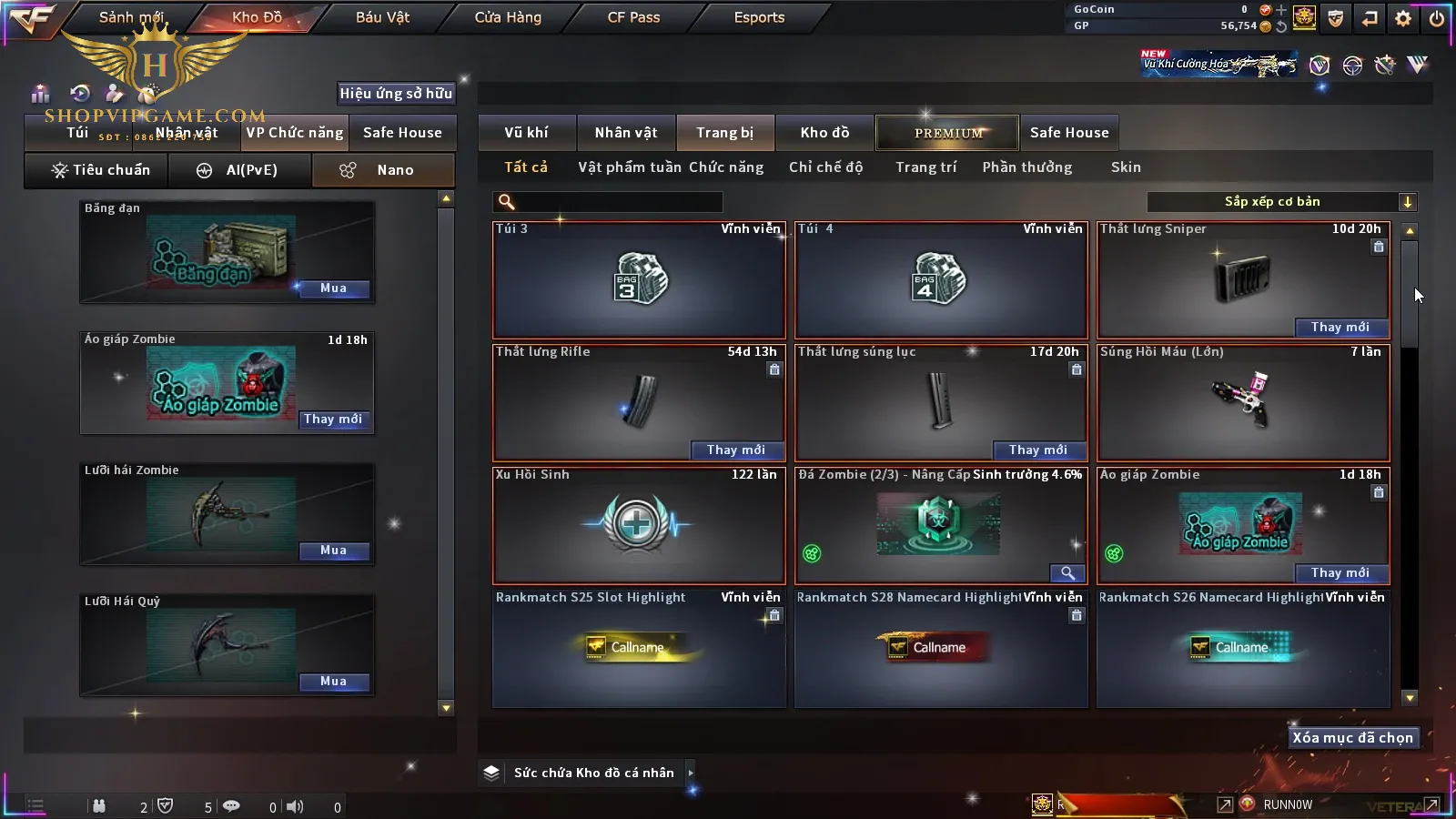Select the Túi 3 bag item

pos(639,280)
